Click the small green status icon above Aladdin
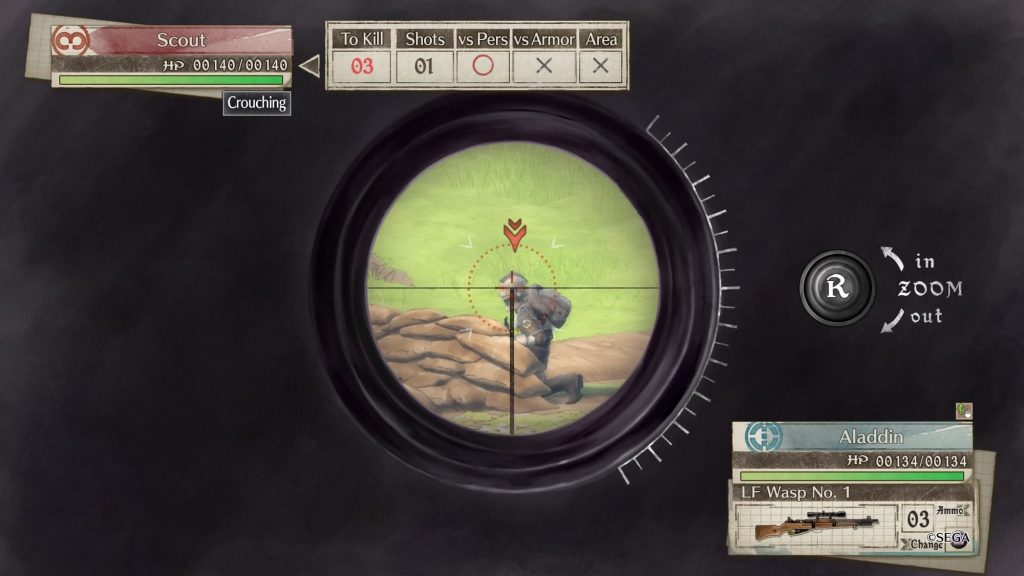 (964, 410)
